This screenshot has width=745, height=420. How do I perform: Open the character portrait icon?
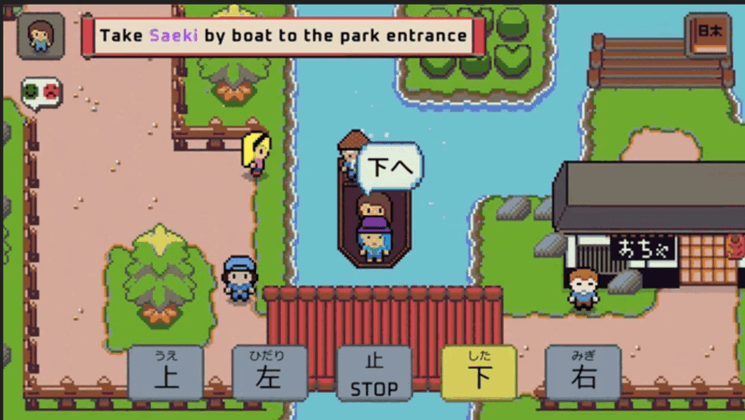pos(41,37)
